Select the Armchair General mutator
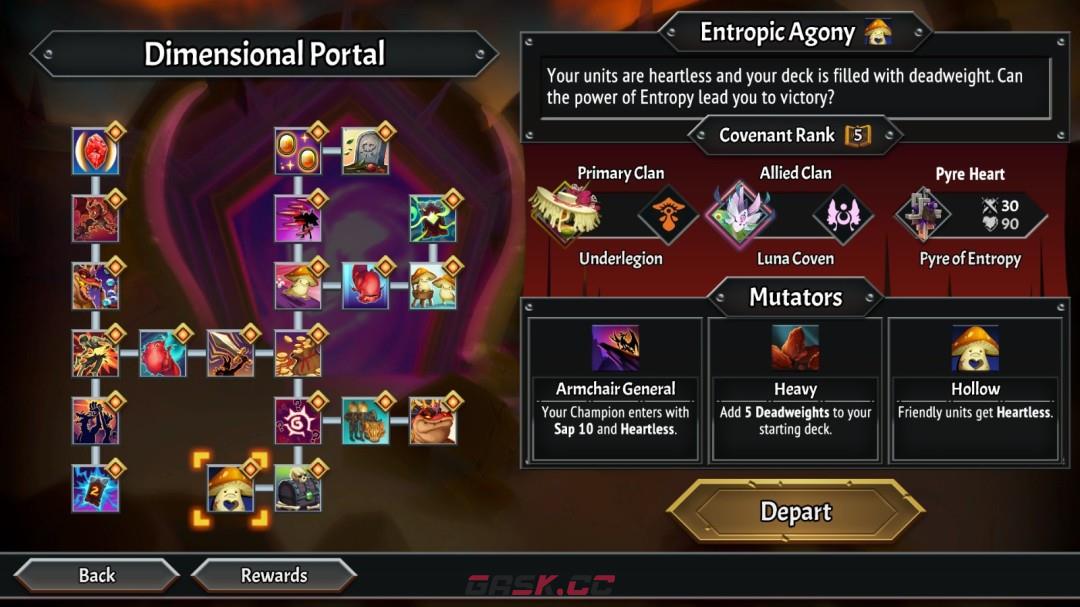Screen dimensions: 1080x607 (615, 389)
